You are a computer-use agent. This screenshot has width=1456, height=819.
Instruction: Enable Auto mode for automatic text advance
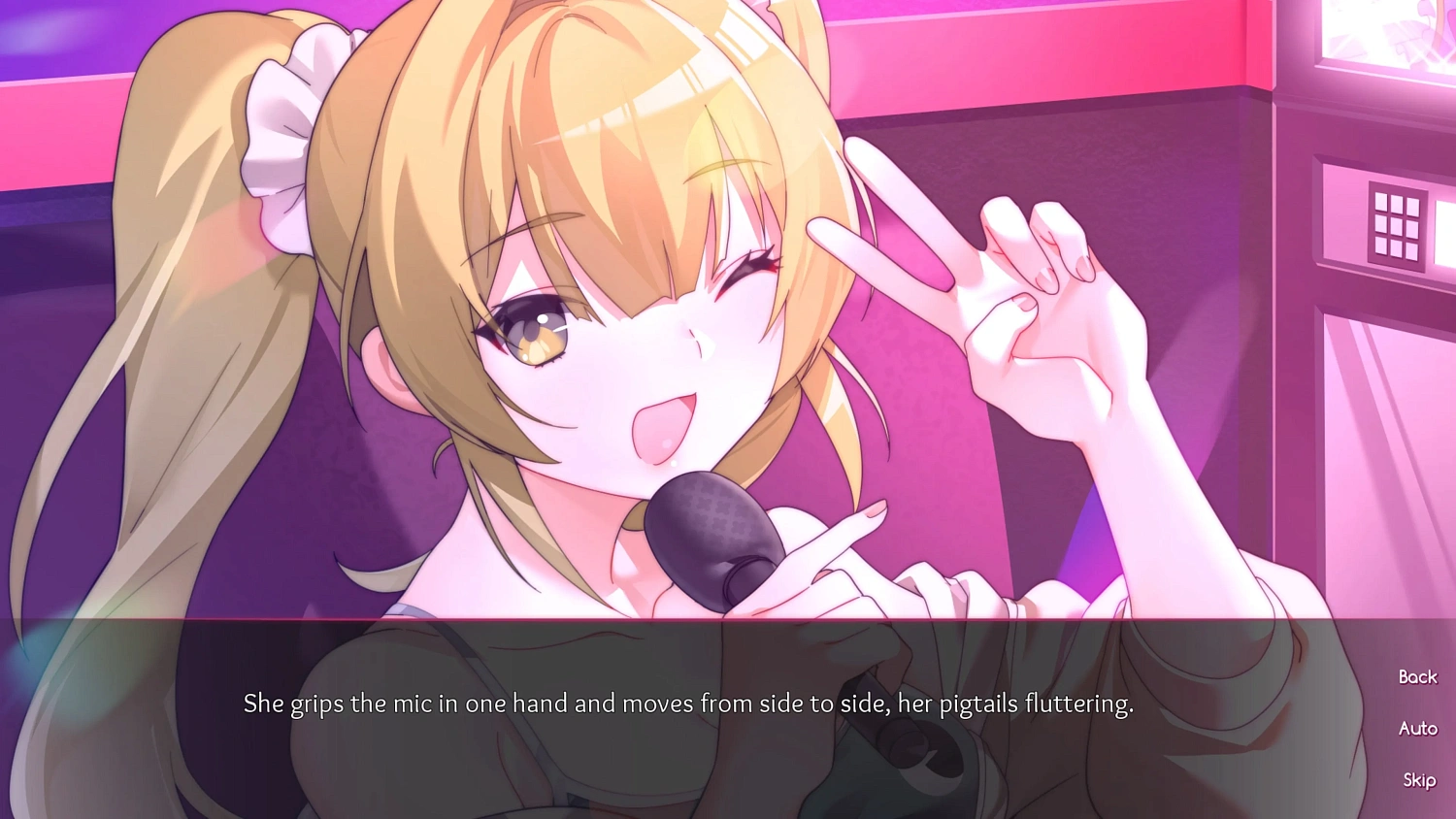tap(1418, 728)
